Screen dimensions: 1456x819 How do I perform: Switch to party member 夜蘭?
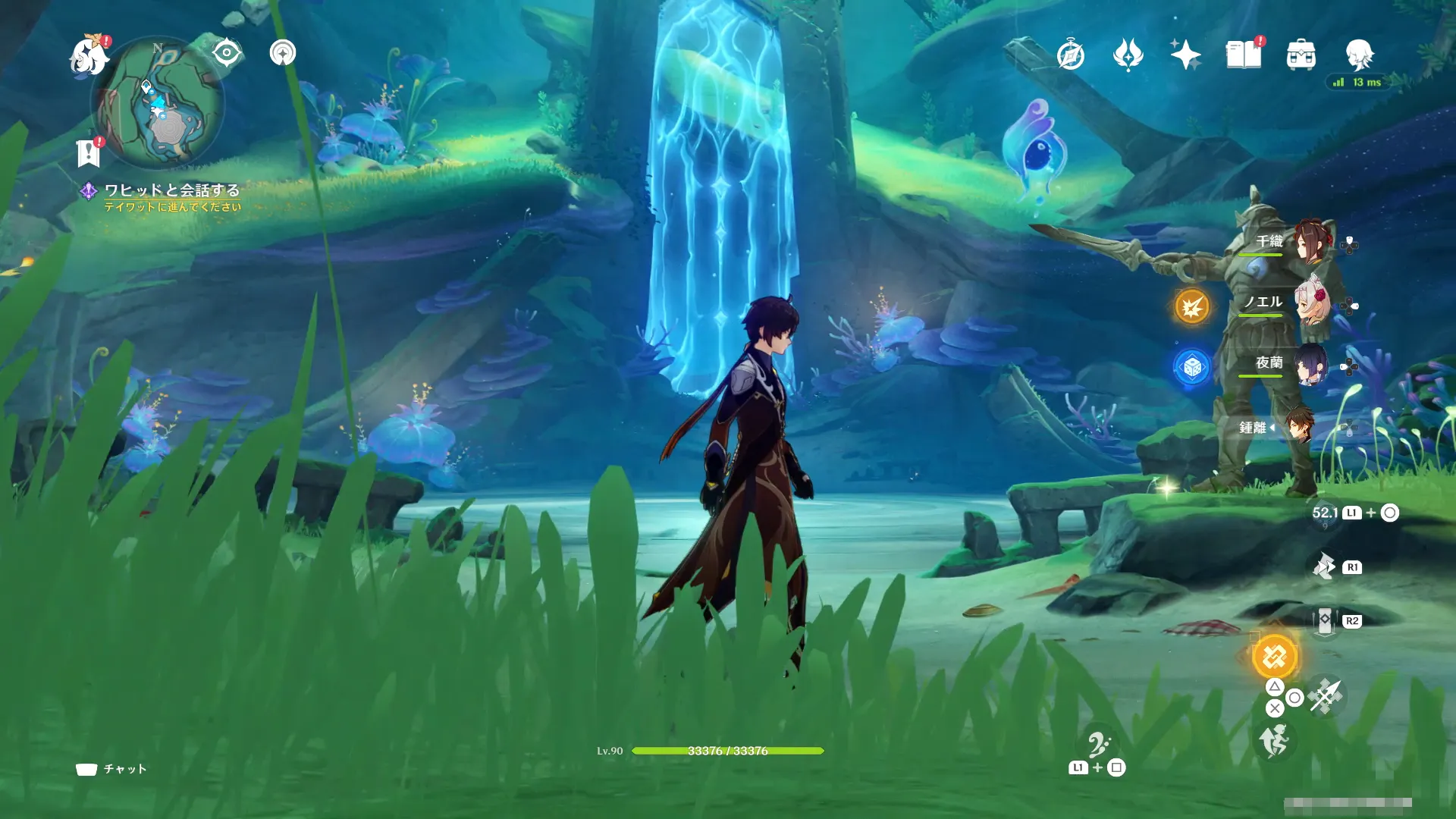click(1310, 365)
